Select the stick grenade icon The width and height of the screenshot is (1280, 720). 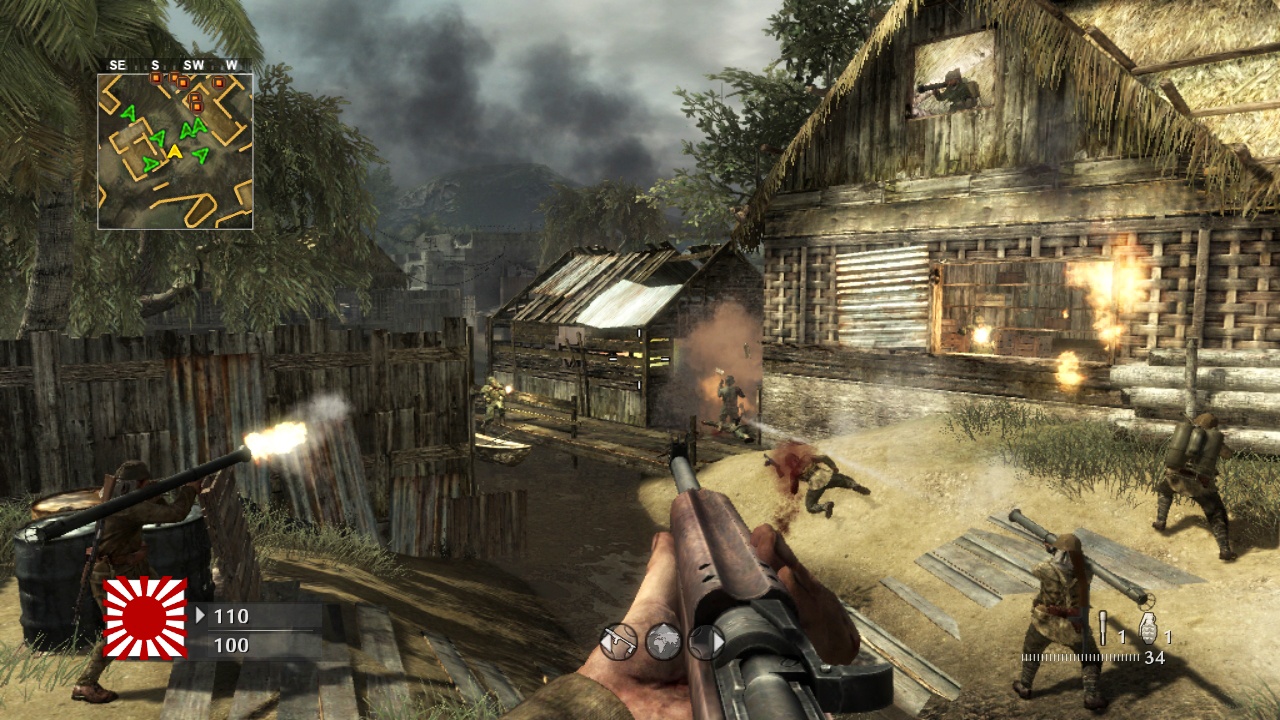click(x=1103, y=627)
